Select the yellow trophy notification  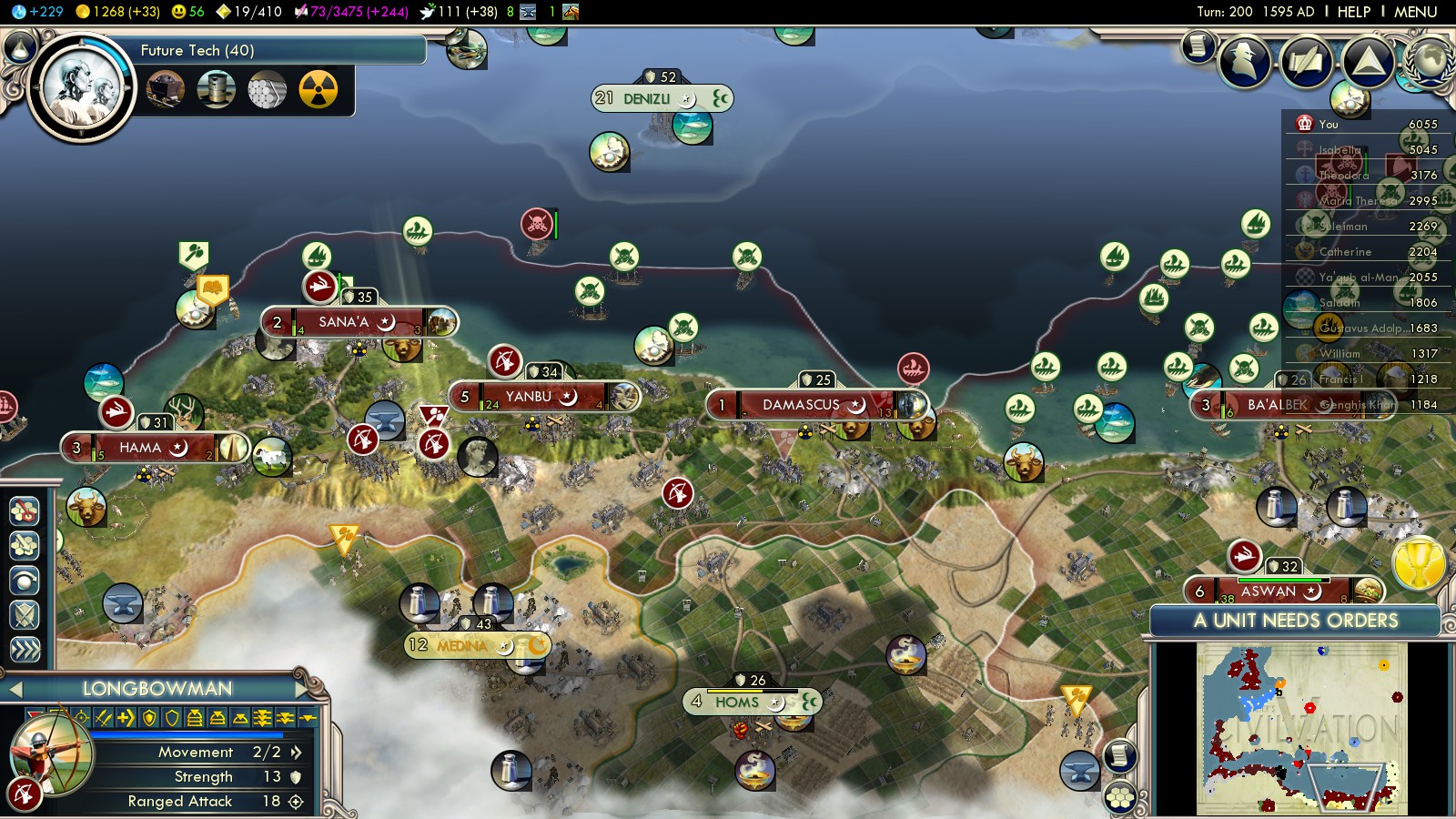[1419, 562]
